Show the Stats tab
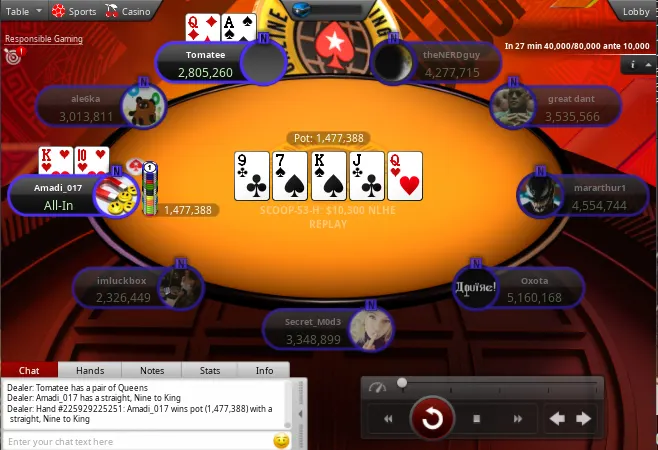658x450 pixels. point(210,370)
